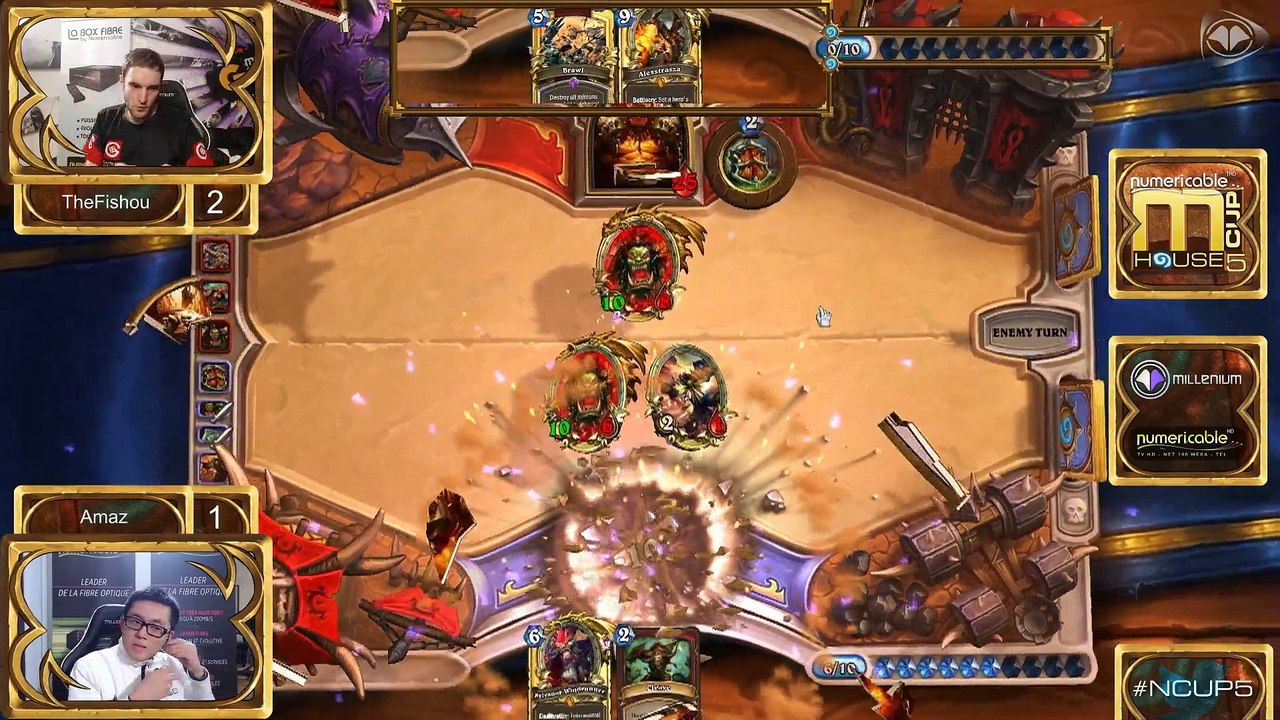Click the enemy Armor Up hero power
This screenshot has height=720, width=1280.
tap(751, 162)
